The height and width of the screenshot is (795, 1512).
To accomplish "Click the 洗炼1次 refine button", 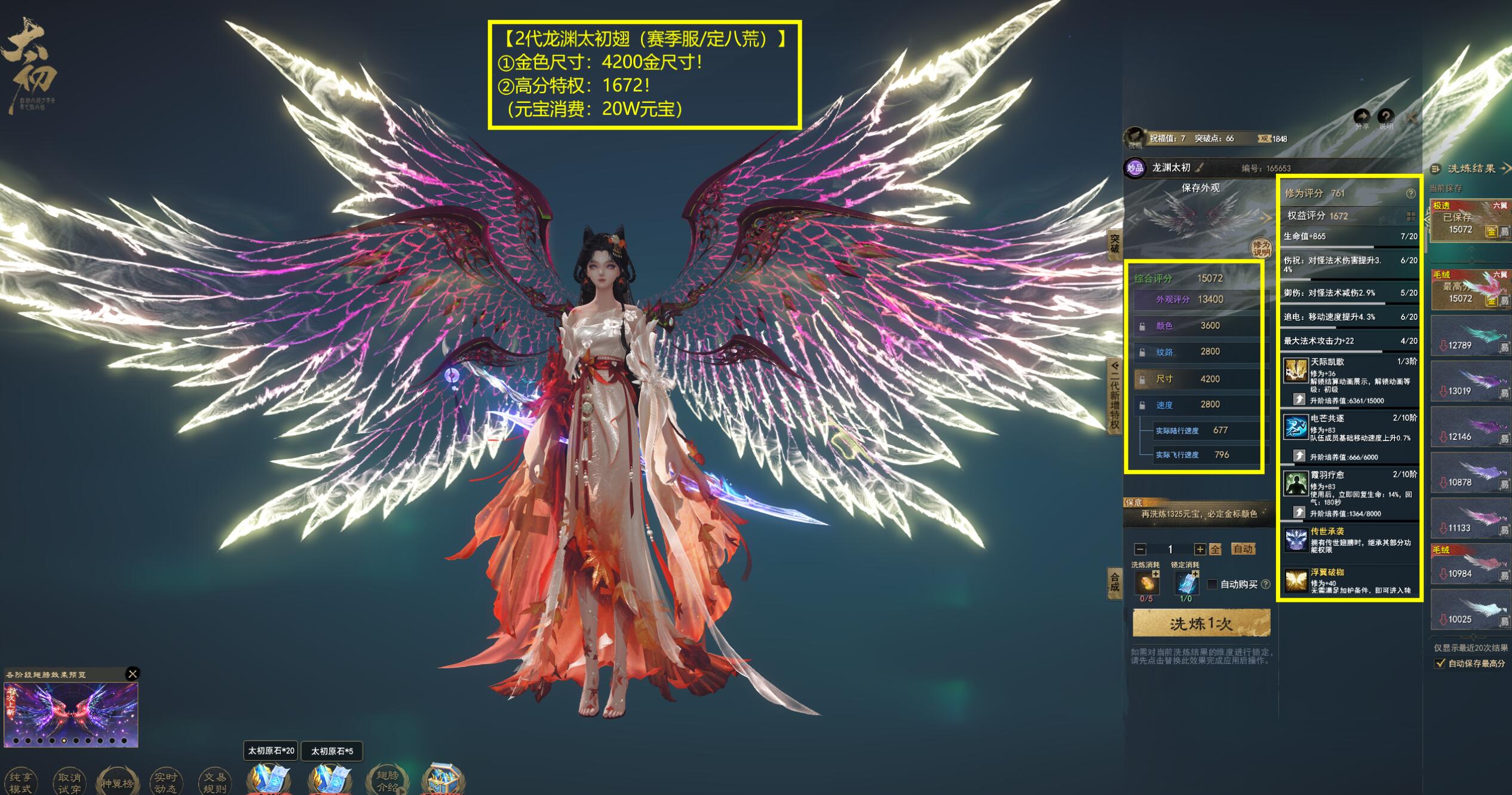I will (x=1201, y=624).
